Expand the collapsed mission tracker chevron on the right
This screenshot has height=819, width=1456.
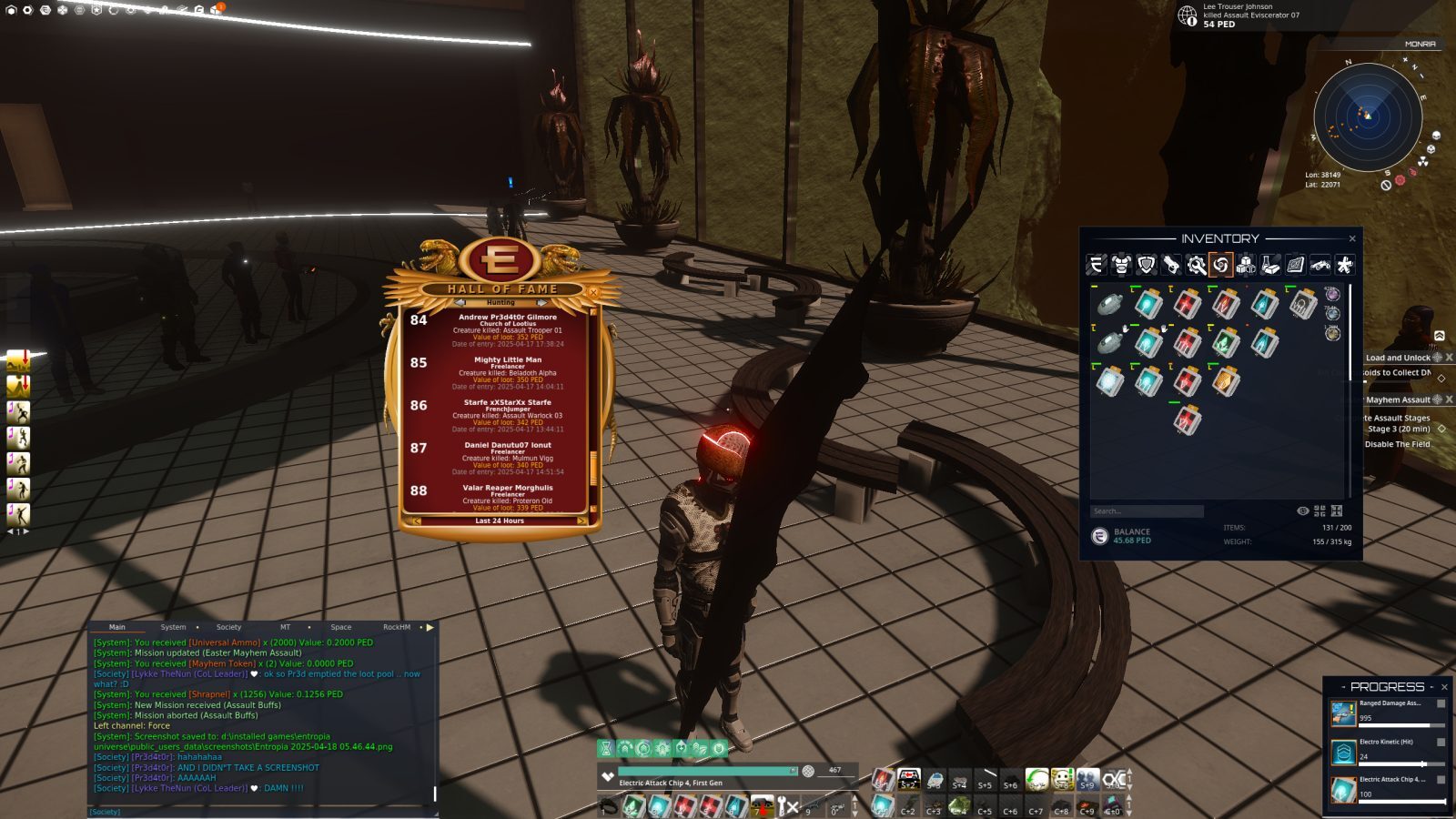coord(1439,336)
